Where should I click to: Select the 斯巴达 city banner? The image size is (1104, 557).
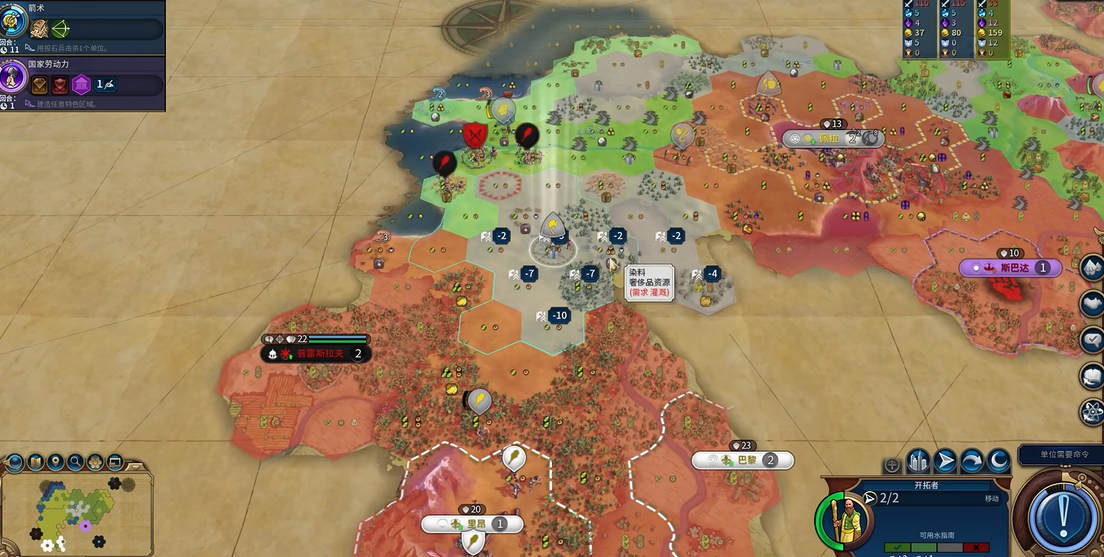(x=1010, y=268)
